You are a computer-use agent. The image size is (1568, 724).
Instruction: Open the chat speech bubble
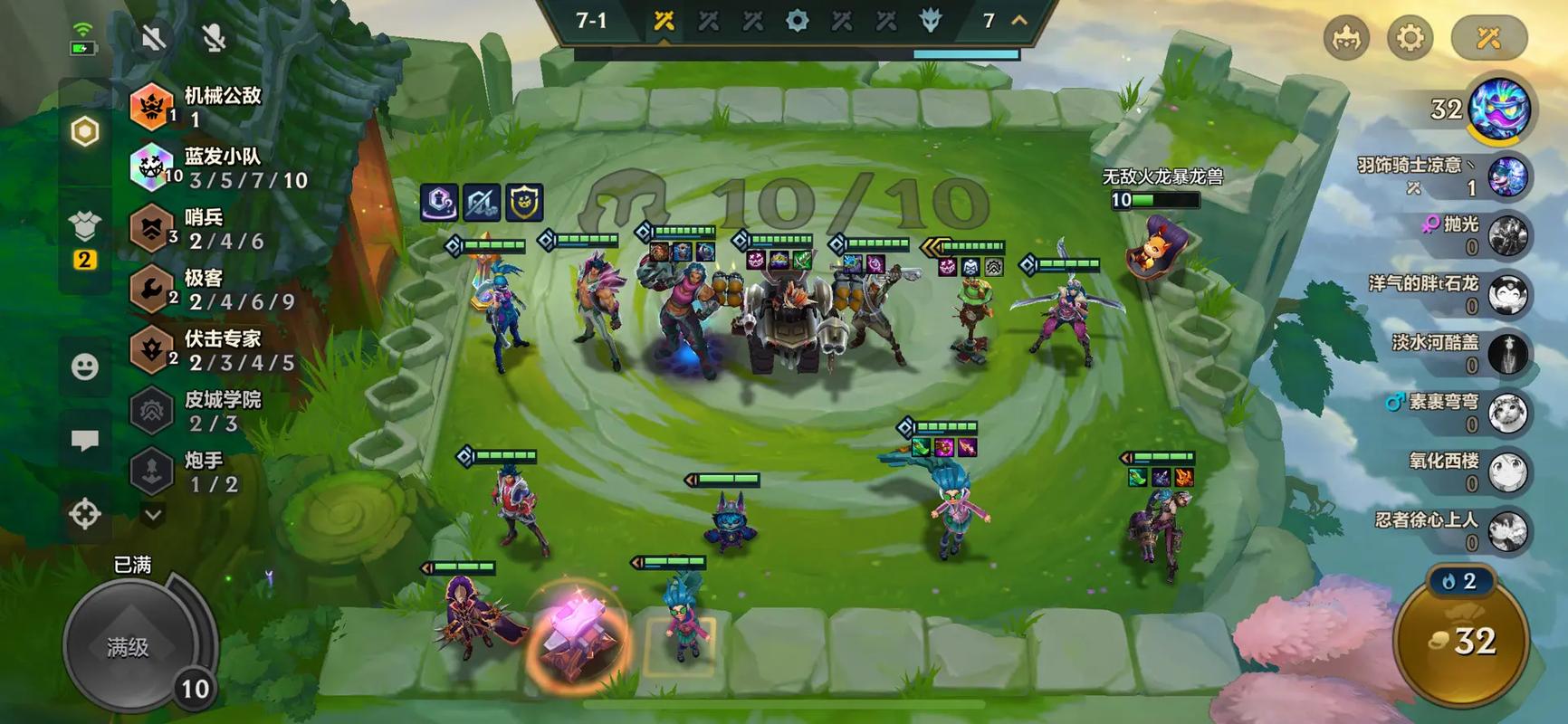click(x=85, y=441)
